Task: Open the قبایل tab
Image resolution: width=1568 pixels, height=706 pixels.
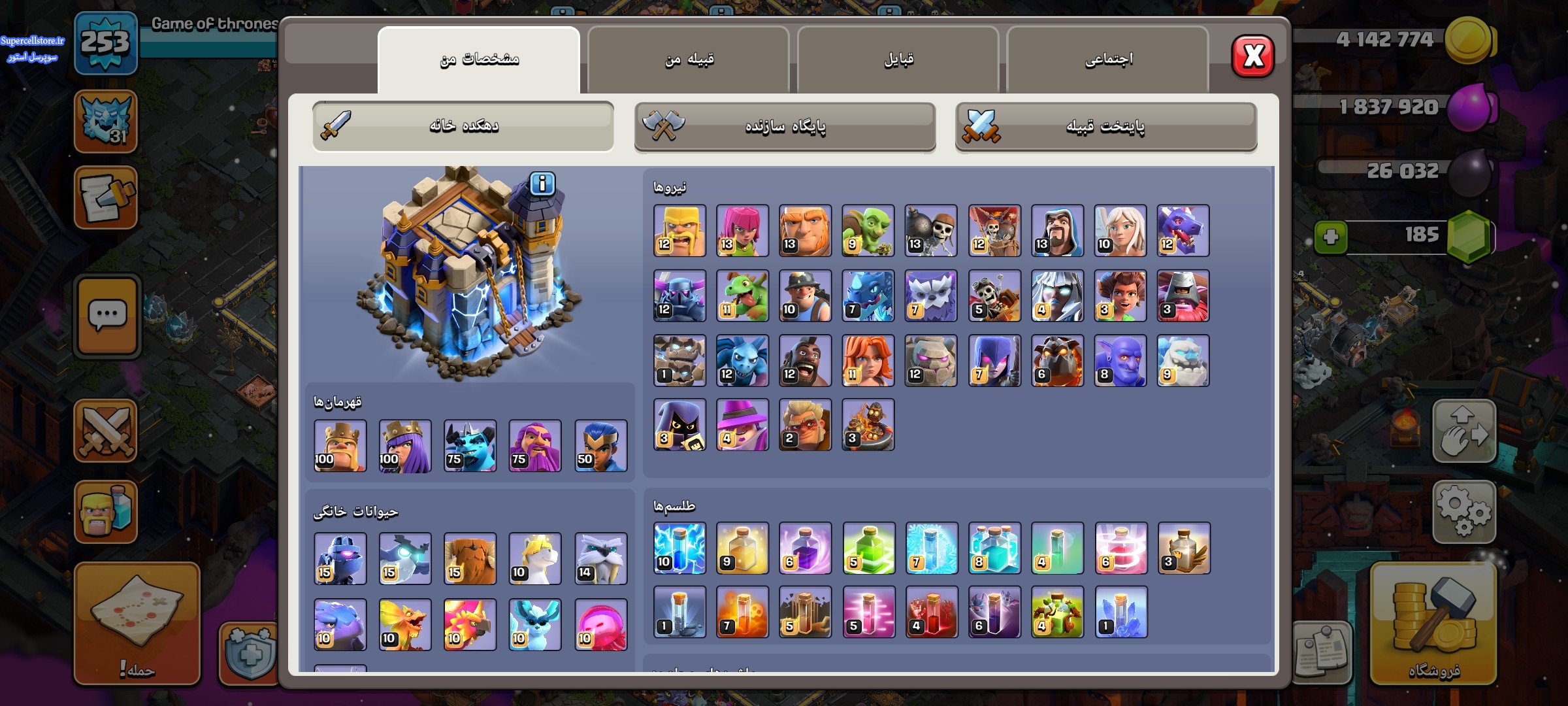Action: [x=898, y=60]
